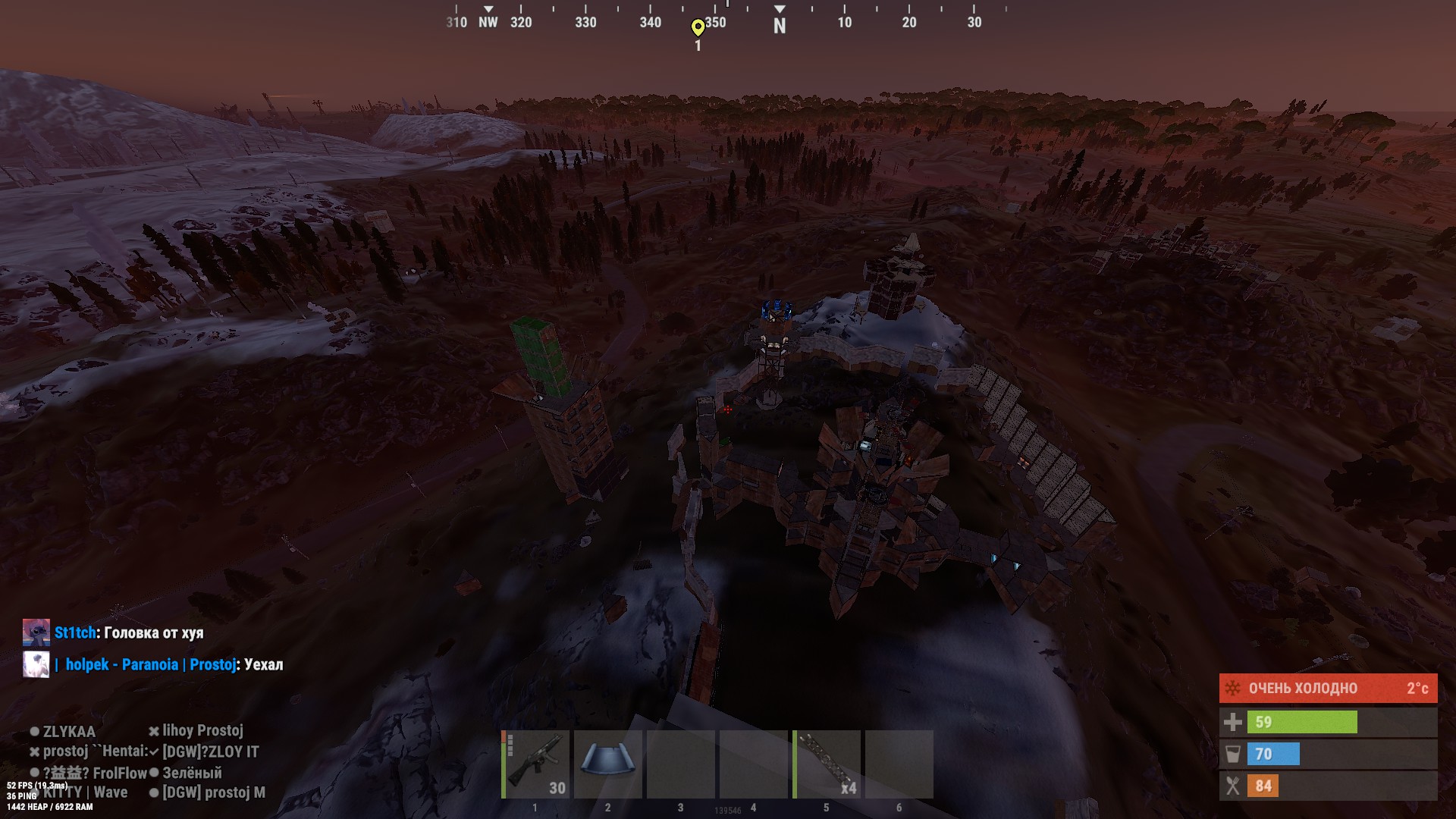Image resolution: width=1456 pixels, height=819 pixels.
Task: Select teammate lihoy Prostoj in the team list
Action: pyautogui.click(x=202, y=731)
